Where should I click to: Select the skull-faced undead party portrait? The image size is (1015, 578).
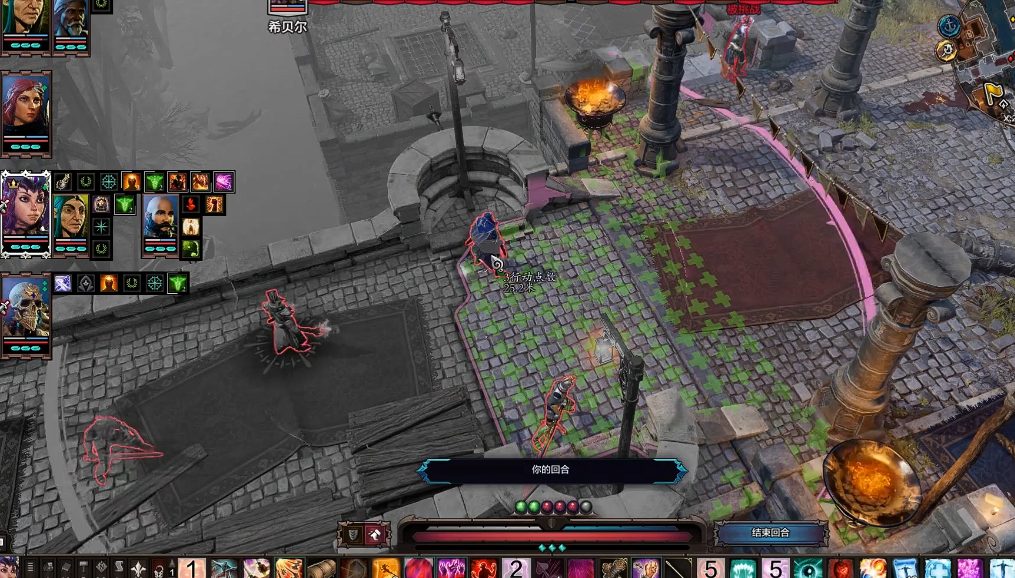[x=25, y=309]
